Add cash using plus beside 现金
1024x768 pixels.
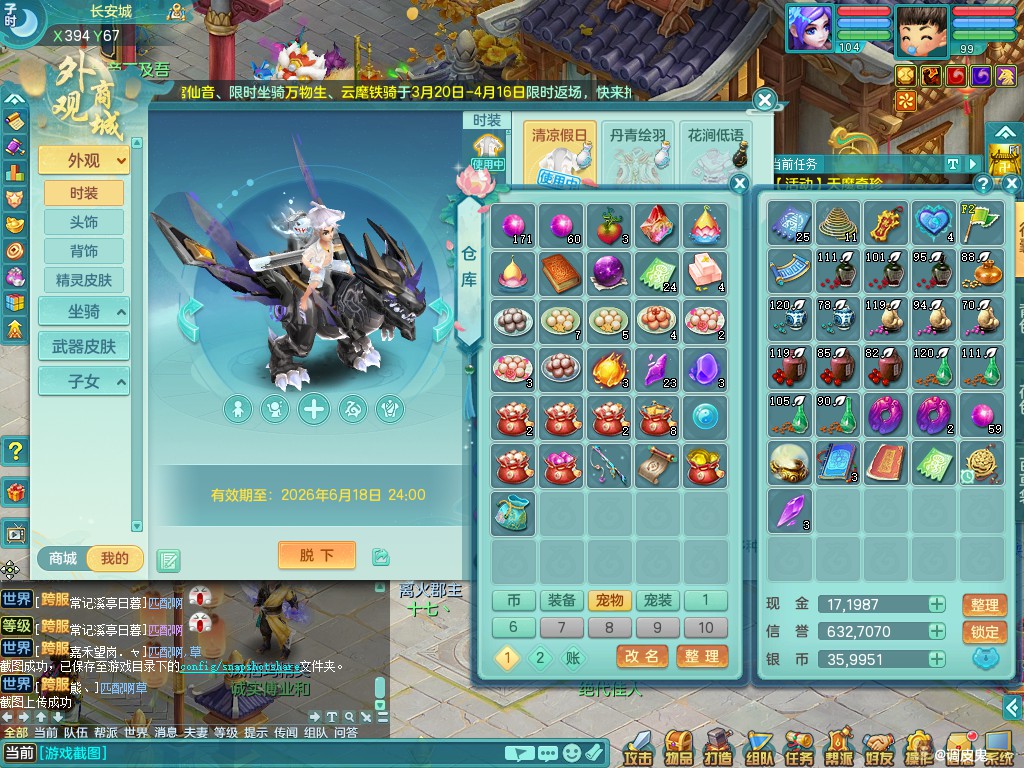tap(936, 604)
